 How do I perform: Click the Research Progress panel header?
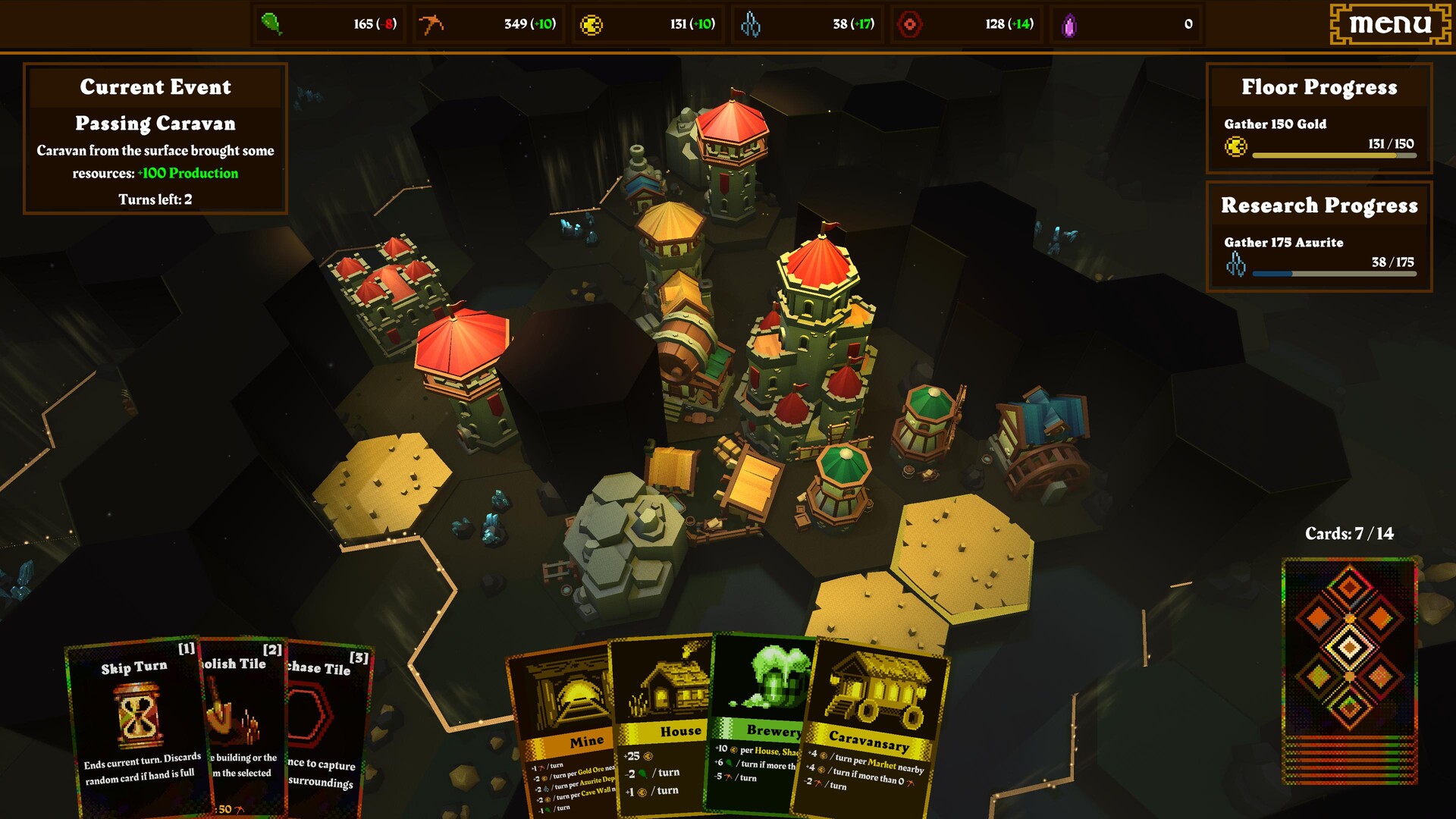coord(1319,205)
